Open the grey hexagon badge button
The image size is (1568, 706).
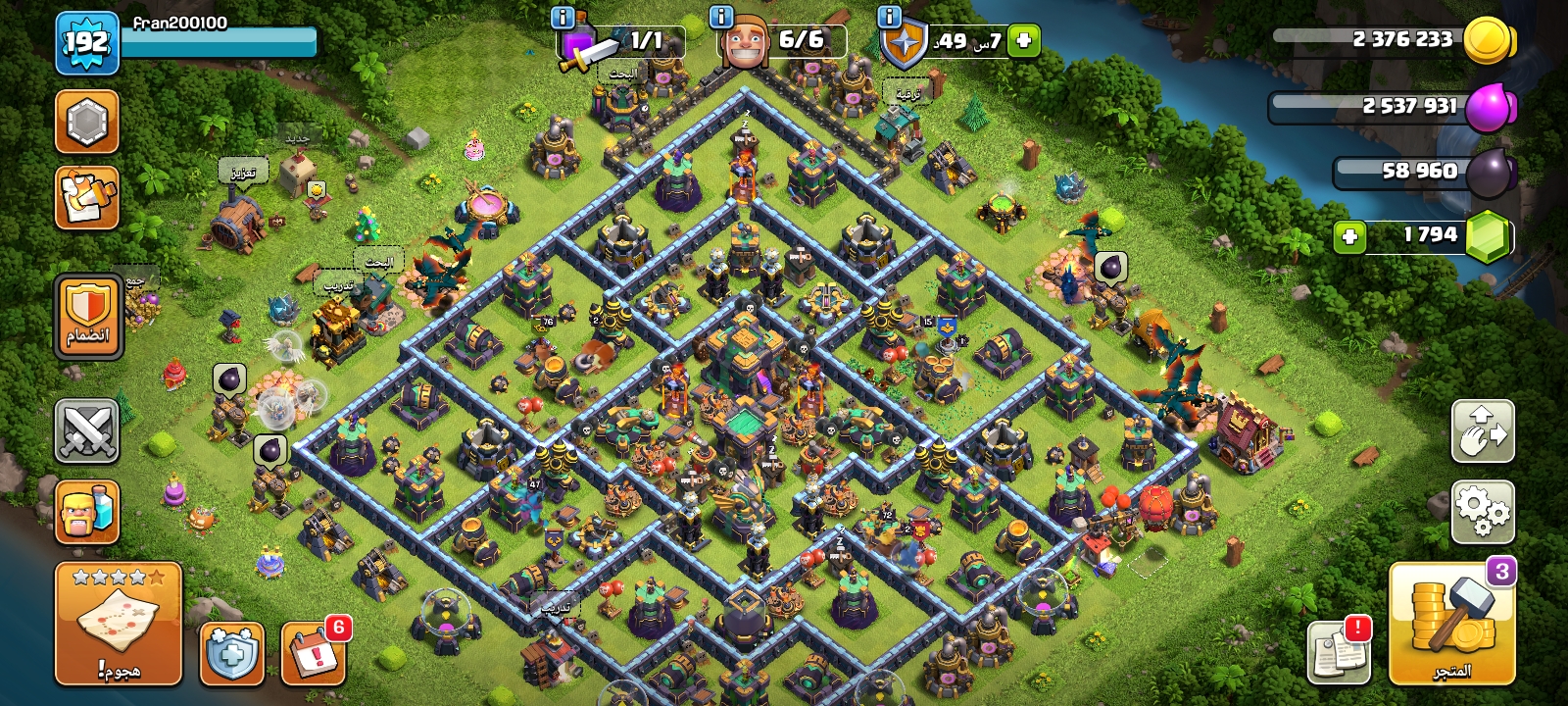pos(87,122)
